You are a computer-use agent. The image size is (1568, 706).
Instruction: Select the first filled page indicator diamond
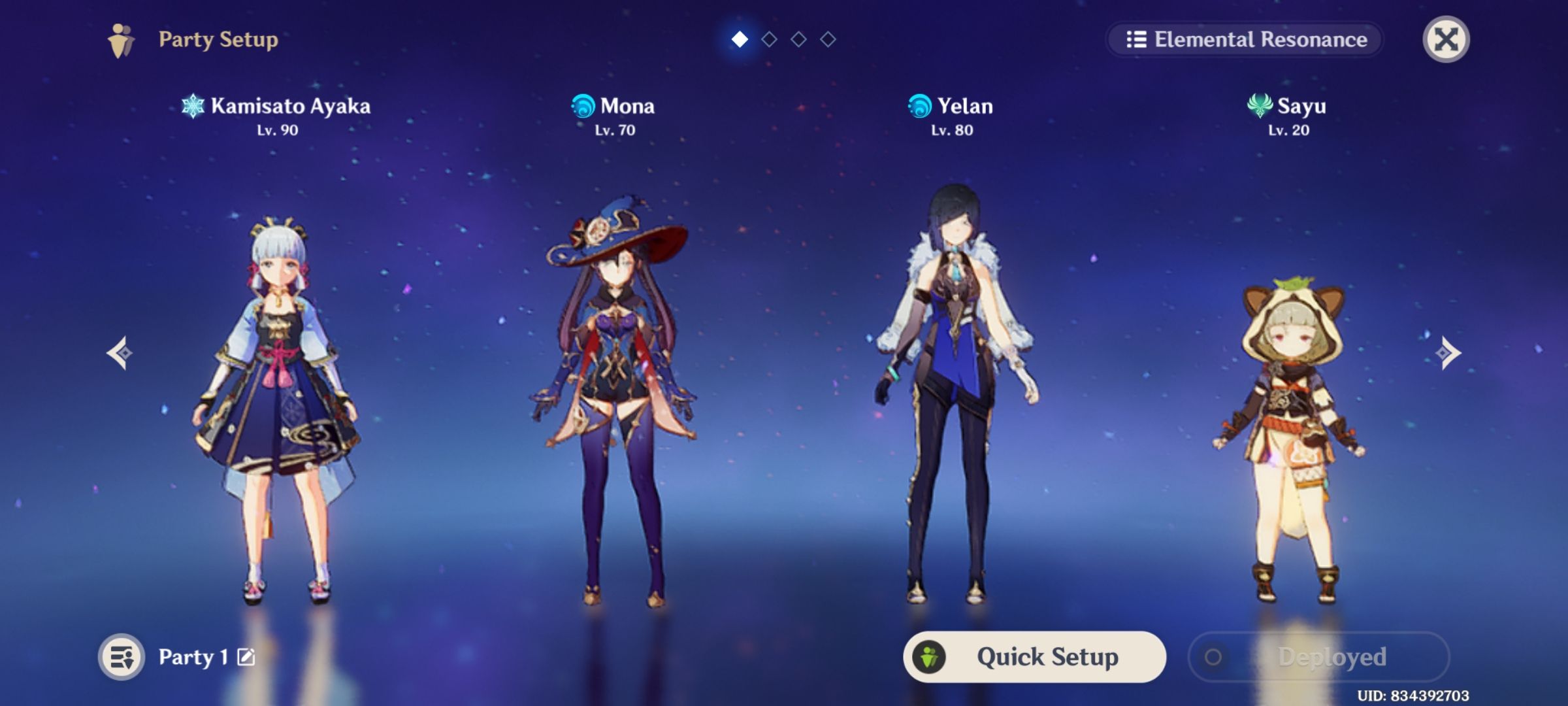[740, 39]
